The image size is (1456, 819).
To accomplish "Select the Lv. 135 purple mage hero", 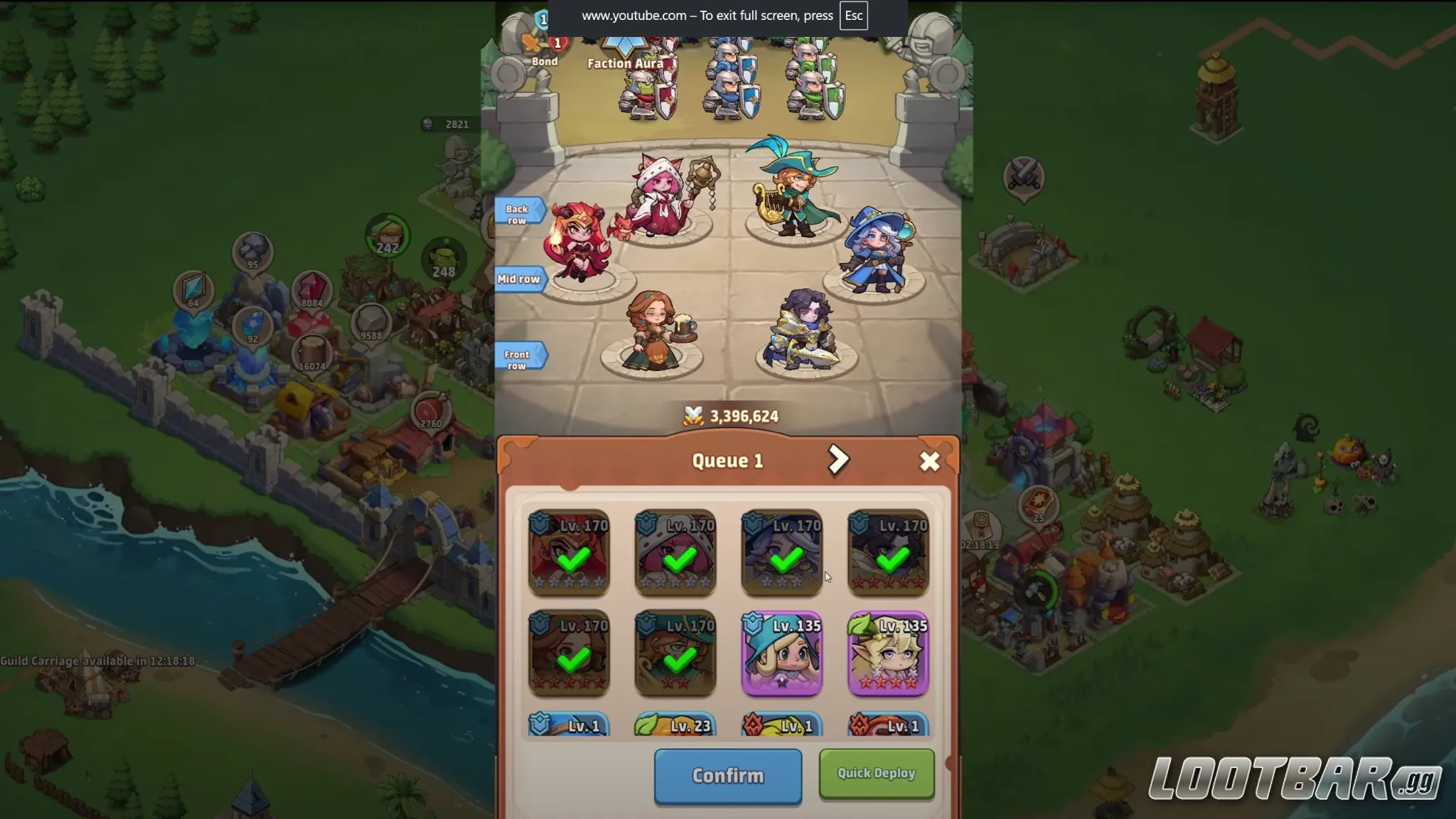I will point(782,654).
